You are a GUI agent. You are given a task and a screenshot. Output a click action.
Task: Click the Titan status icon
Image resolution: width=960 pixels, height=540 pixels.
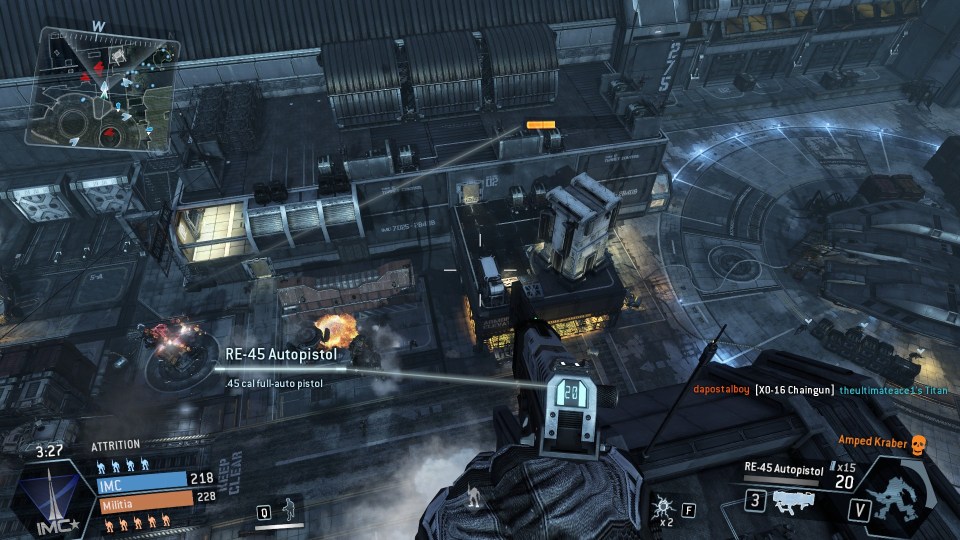899,494
